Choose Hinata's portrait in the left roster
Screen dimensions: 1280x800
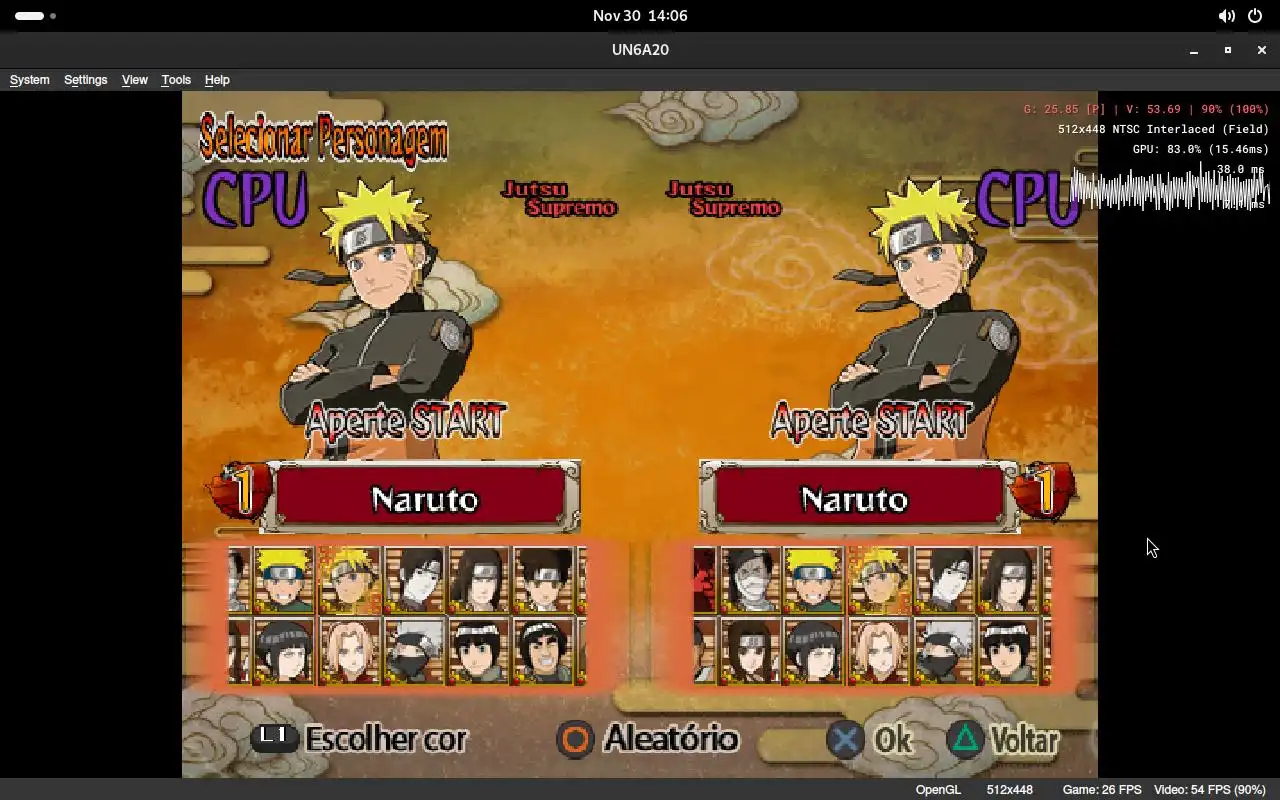(x=283, y=651)
